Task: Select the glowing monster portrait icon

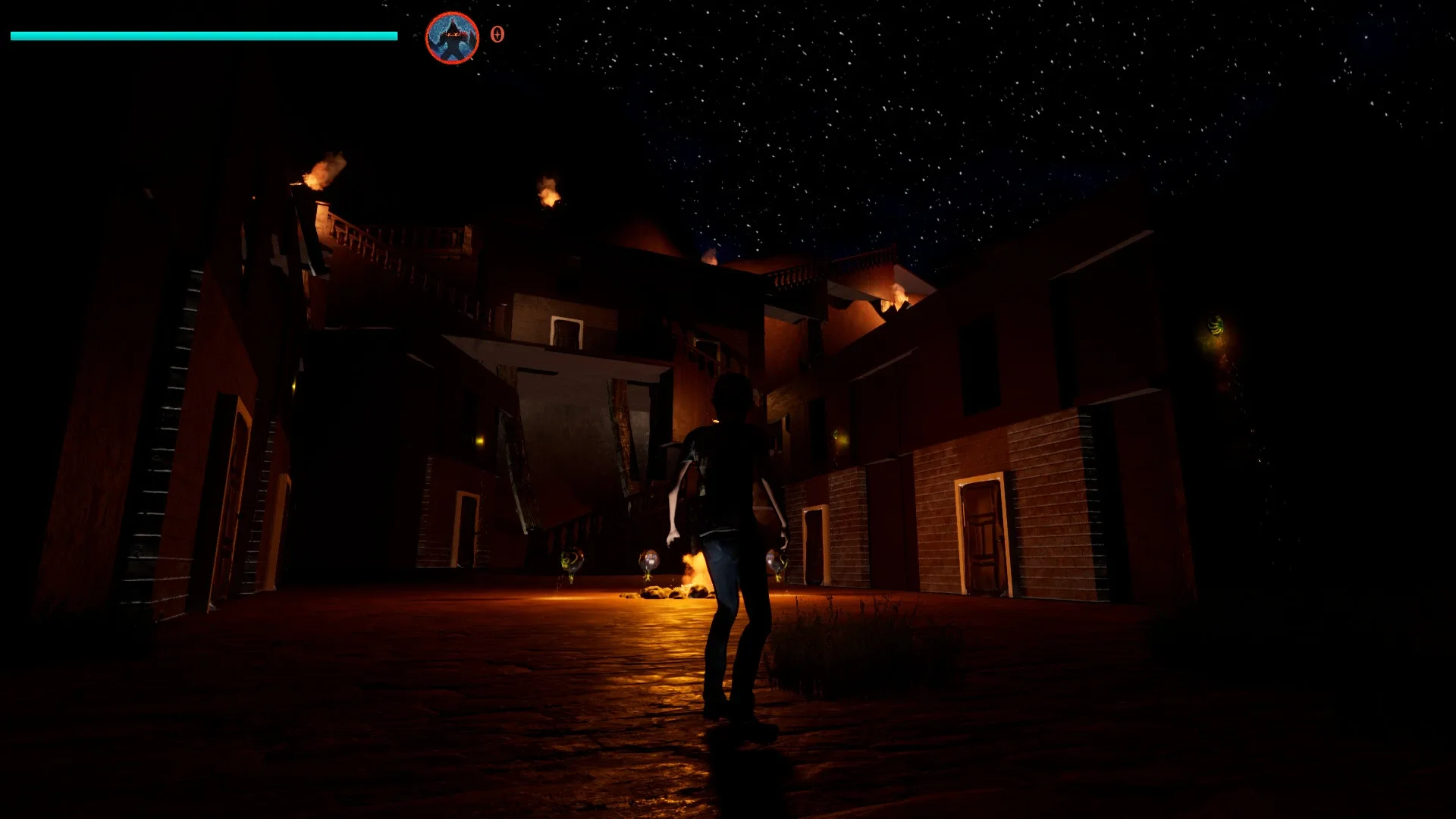Action: point(452,34)
